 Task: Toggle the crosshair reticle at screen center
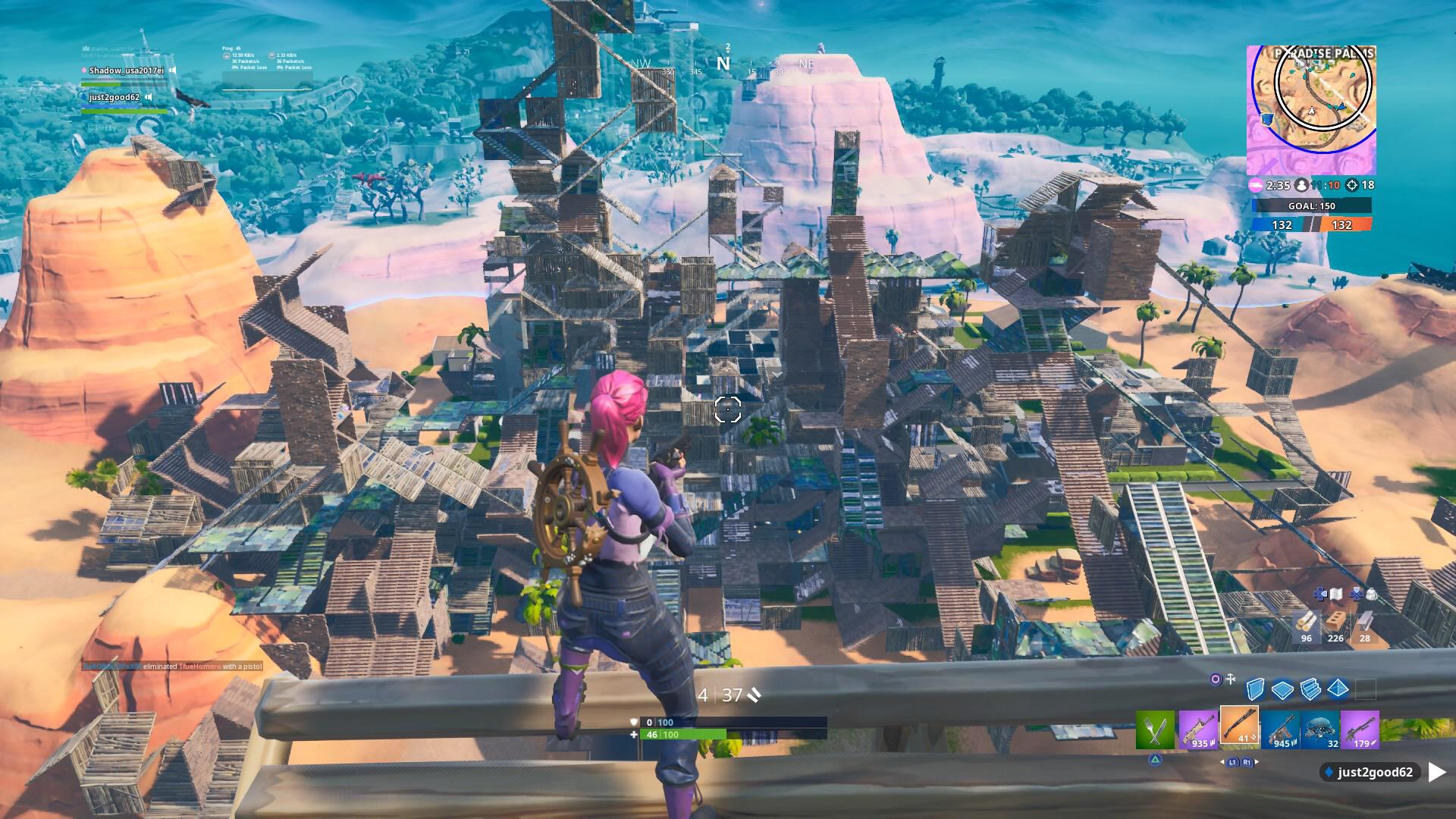tap(726, 409)
